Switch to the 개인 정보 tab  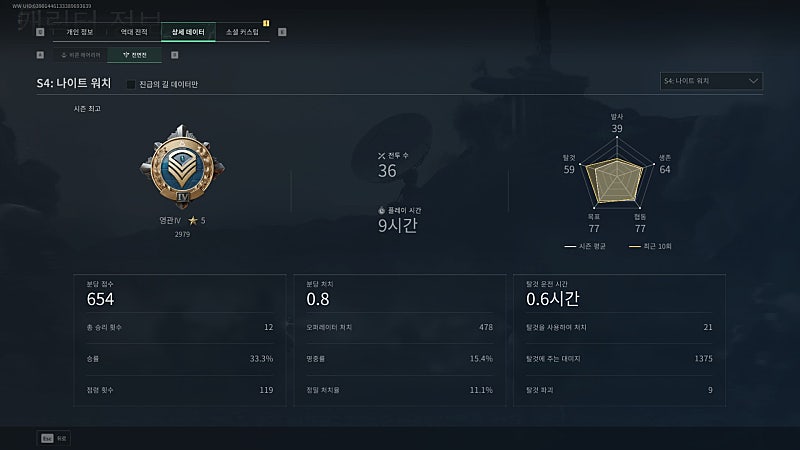(x=79, y=32)
